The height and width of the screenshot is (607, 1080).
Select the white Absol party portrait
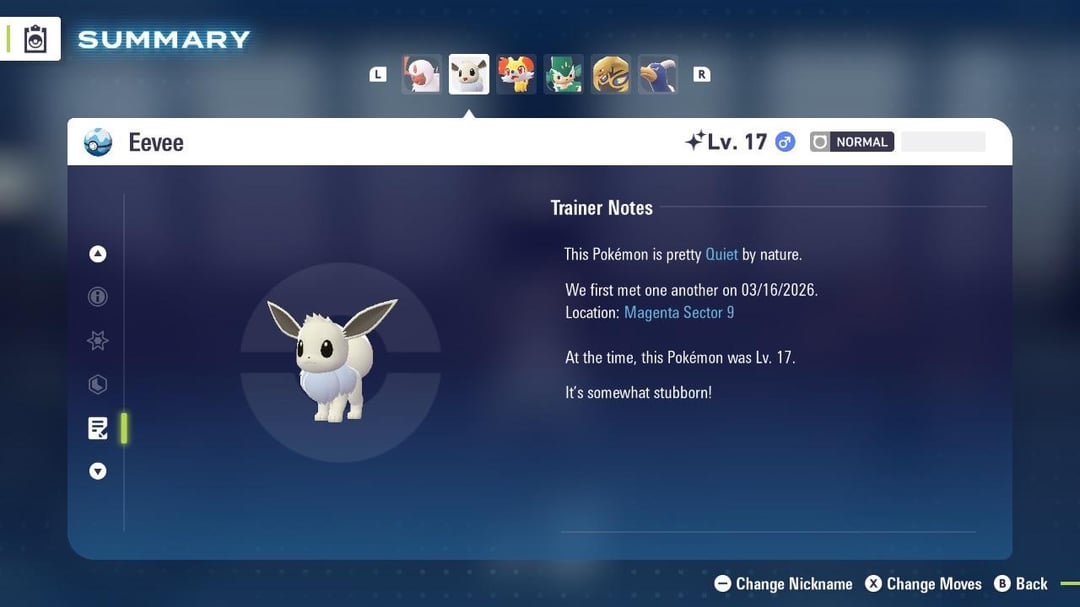(x=421, y=74)
